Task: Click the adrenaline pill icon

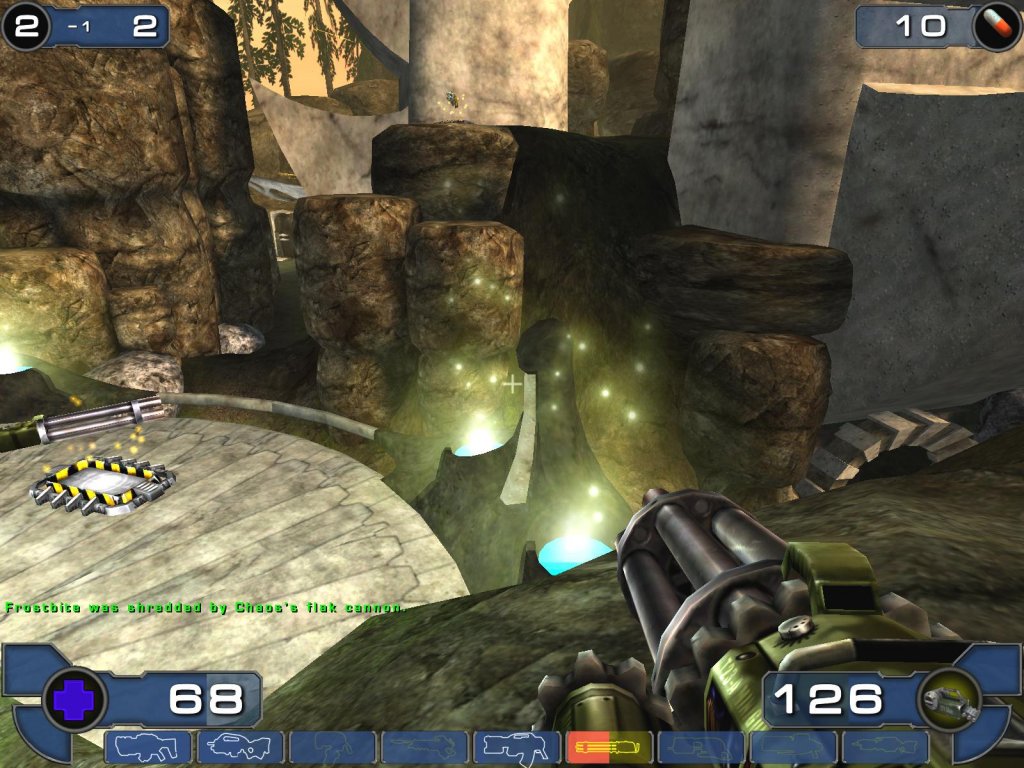Action: (996, 26)
